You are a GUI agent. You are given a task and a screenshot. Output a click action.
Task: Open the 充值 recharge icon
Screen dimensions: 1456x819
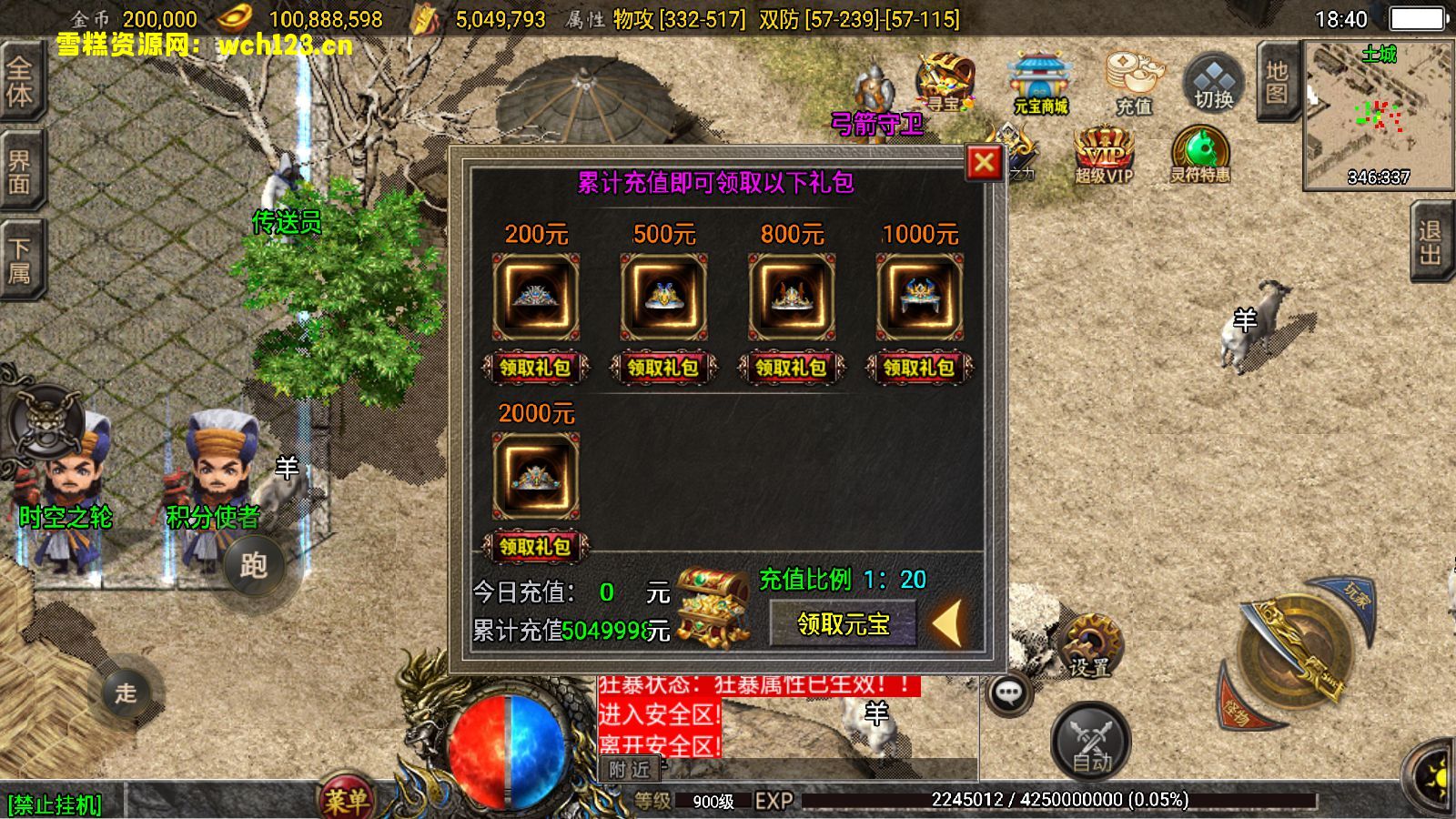click(1134, 84)
